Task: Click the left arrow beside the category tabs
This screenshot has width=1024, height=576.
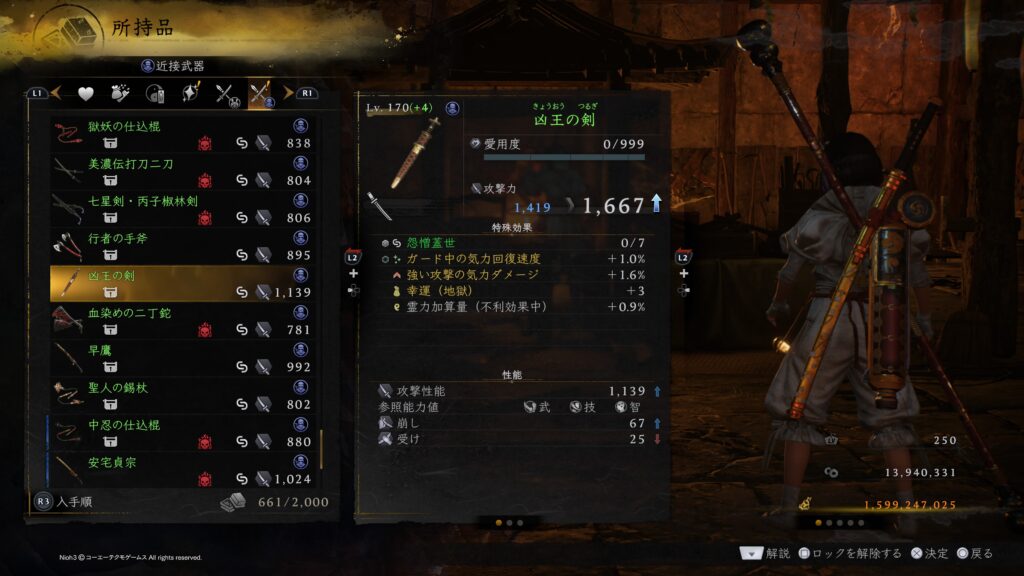Action: (x=57, y=93)
